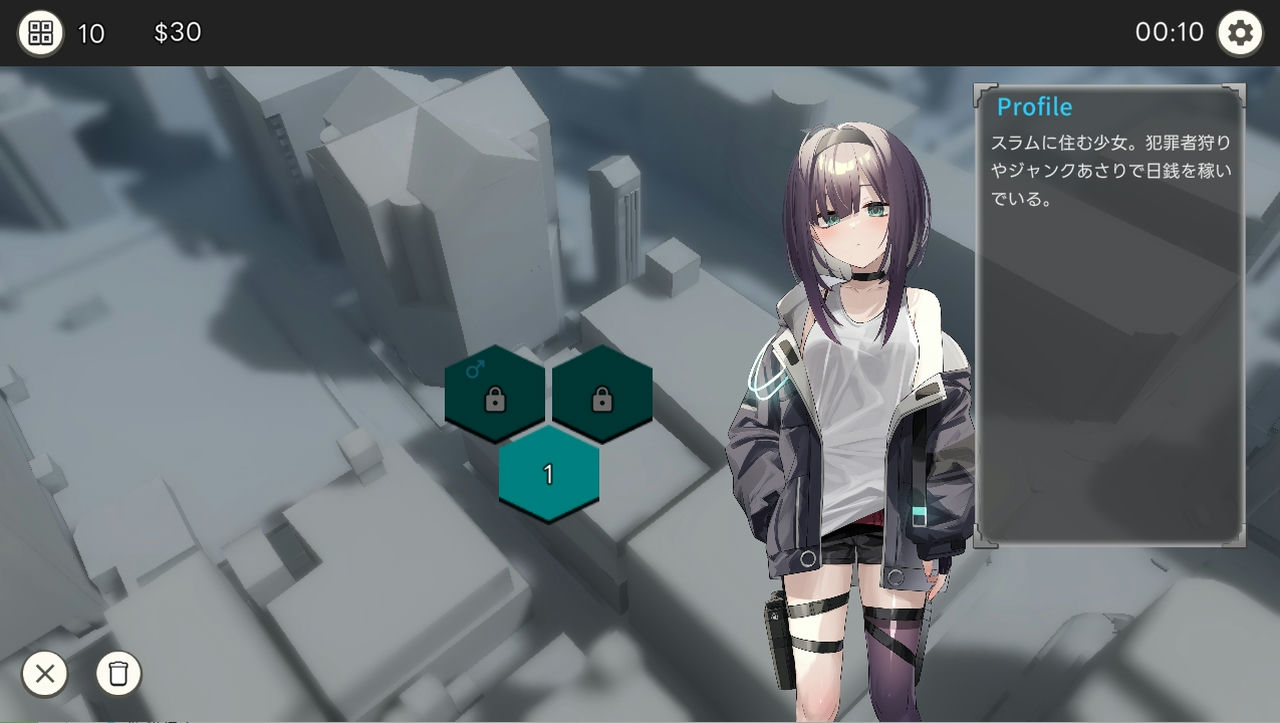Screen dimensions: 1280x723
Task: Click the settings gear icon
Action: coord(1240,32)
